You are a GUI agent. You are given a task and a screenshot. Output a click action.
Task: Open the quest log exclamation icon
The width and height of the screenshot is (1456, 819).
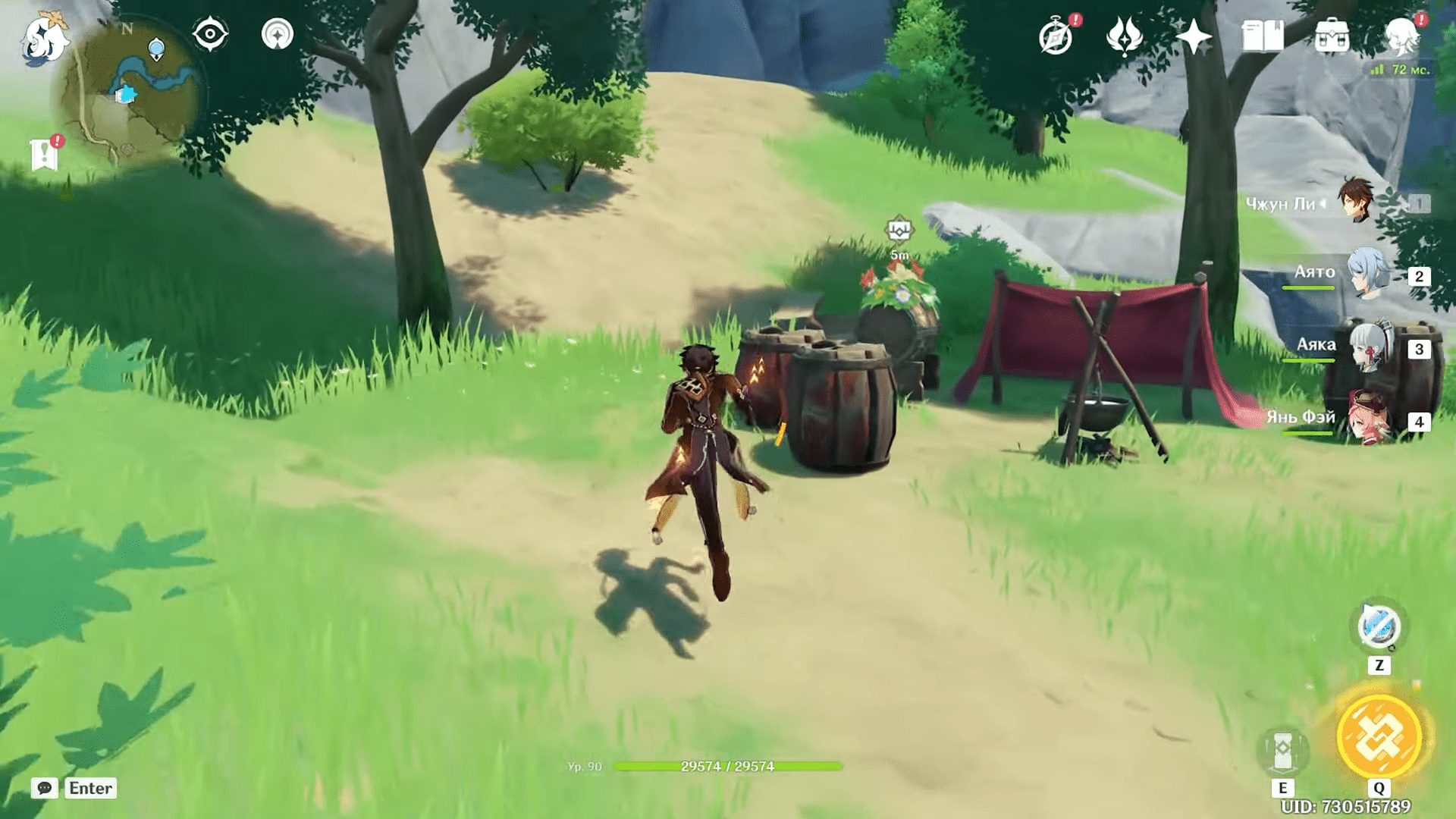[x=45, y=154]
